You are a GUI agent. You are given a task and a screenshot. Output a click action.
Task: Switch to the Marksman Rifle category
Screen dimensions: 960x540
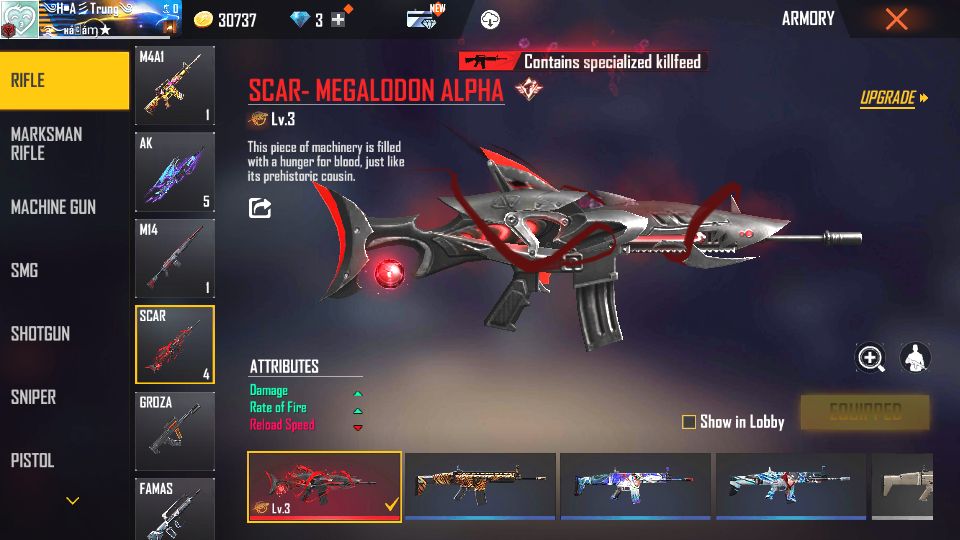tap(46, 143)
